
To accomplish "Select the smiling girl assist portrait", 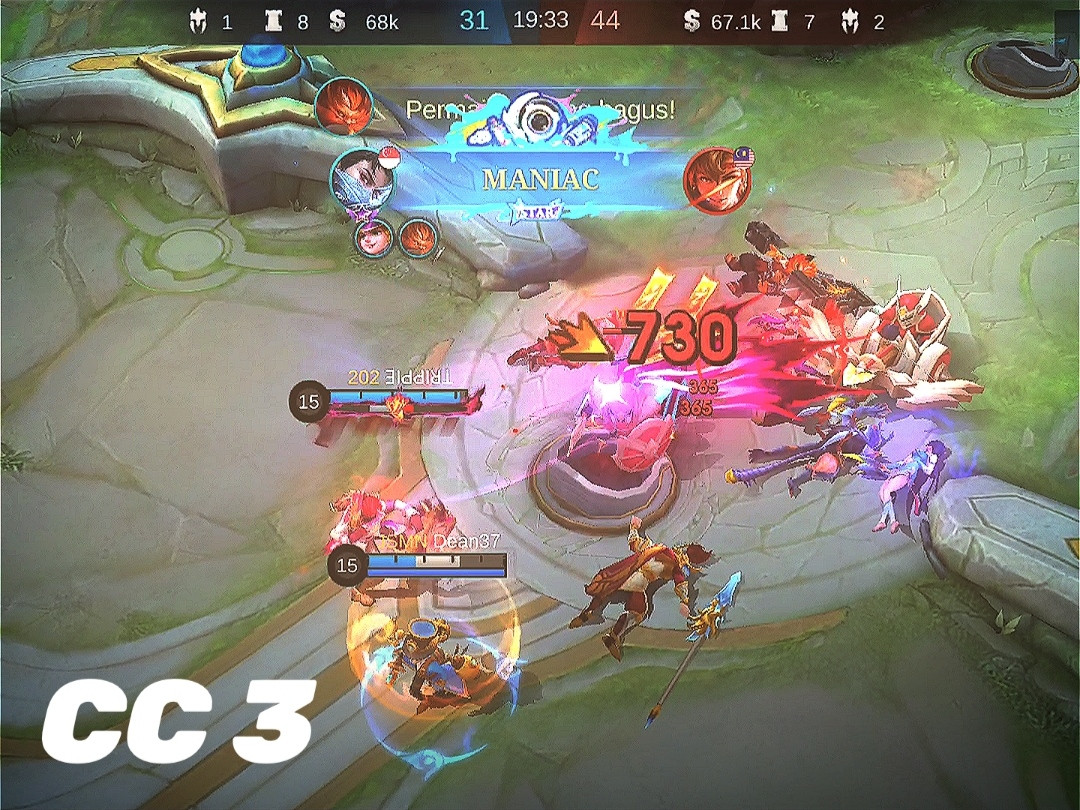I will tap(371, 238).
